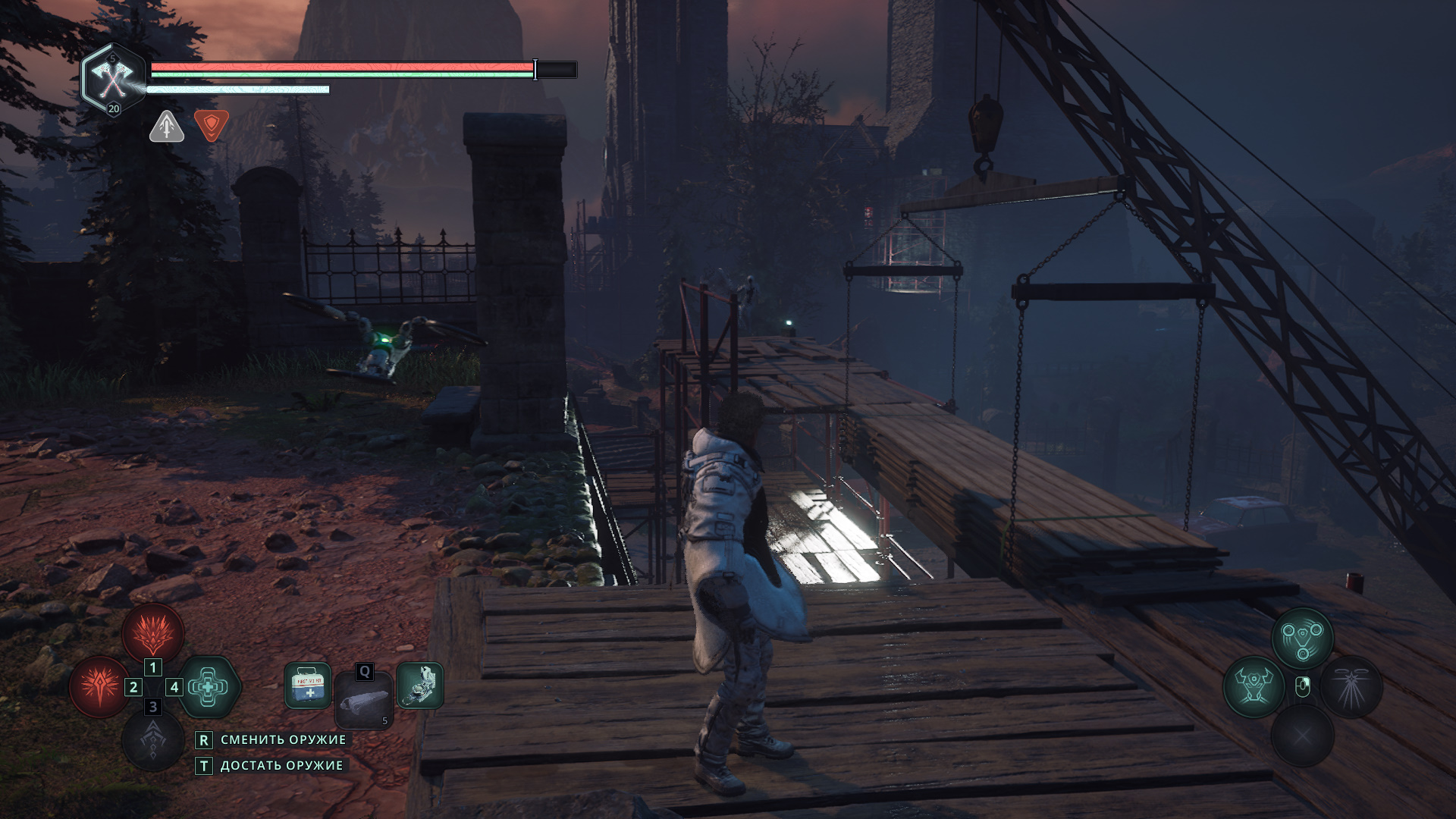Viewport: 1456px width, 819px height.
Task: Select the crossed axes class emblem
Action: point(112,77)
